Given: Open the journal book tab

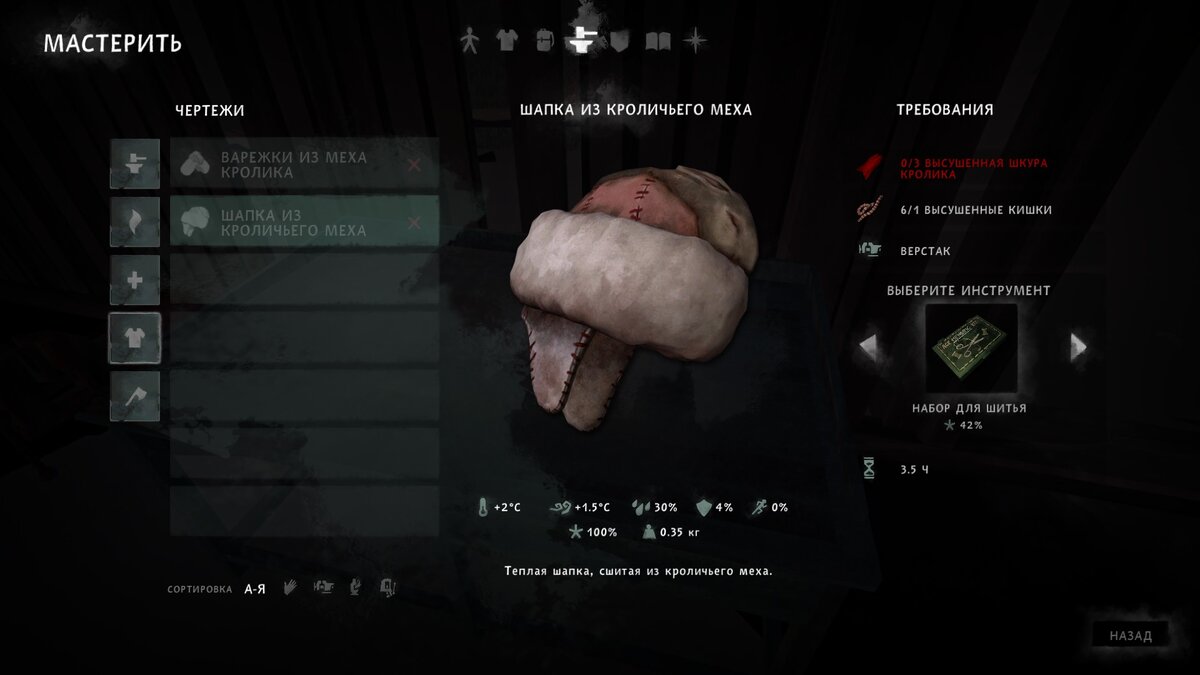Looking at the screenshot, I should (657, 40).
